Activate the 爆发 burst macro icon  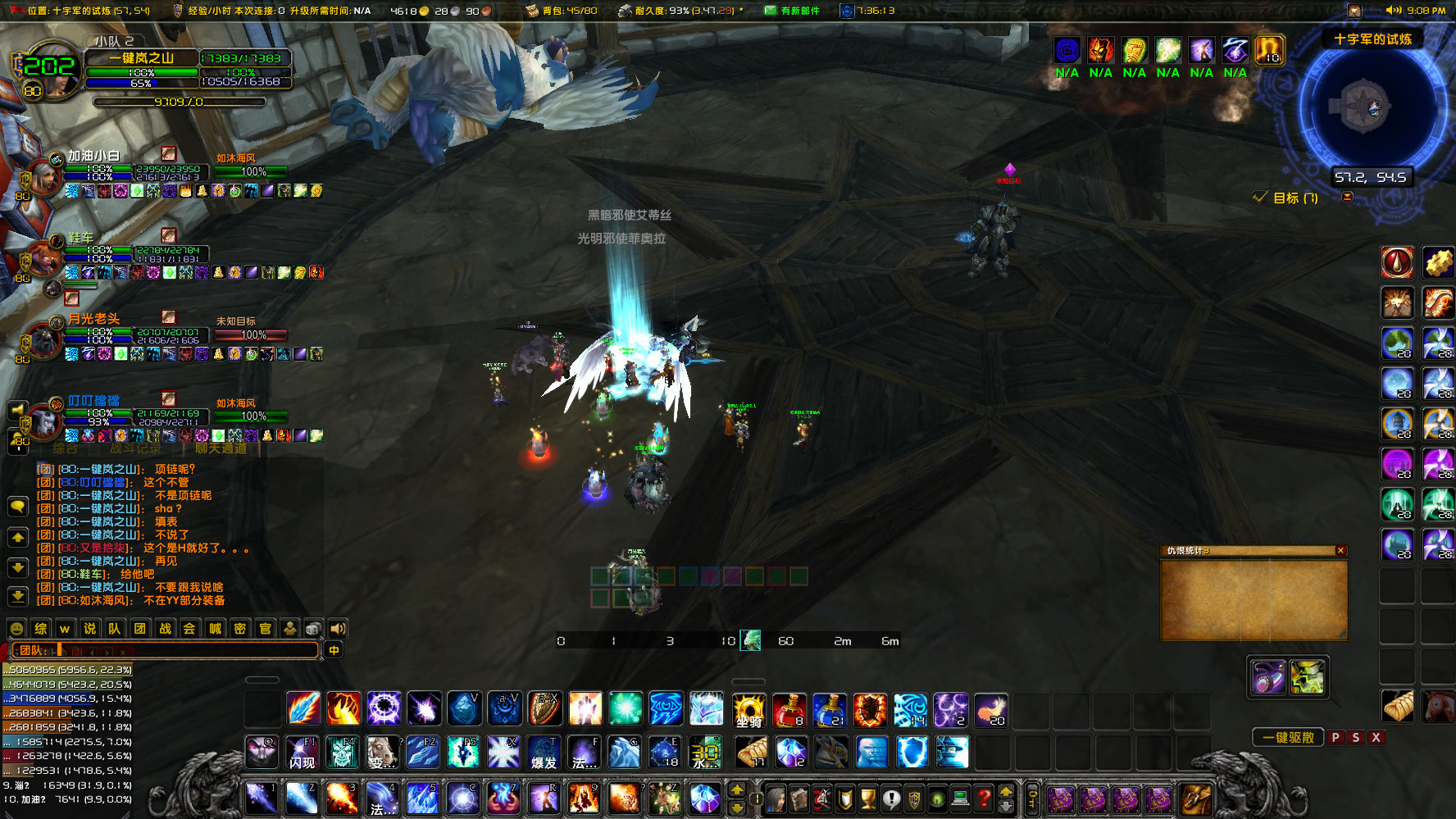click(x=545, y=753)
